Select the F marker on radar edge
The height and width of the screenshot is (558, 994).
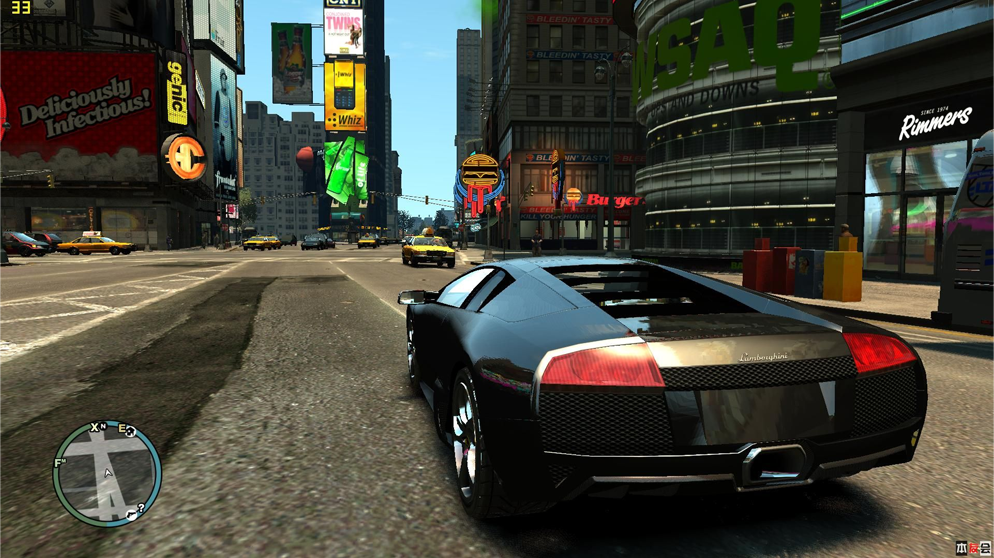point(59,463)
